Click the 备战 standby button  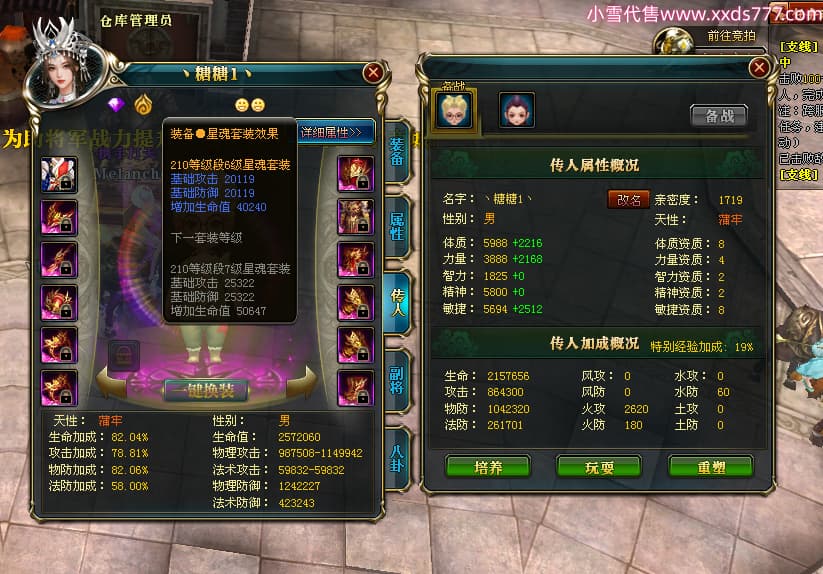(x=719, y=115)
